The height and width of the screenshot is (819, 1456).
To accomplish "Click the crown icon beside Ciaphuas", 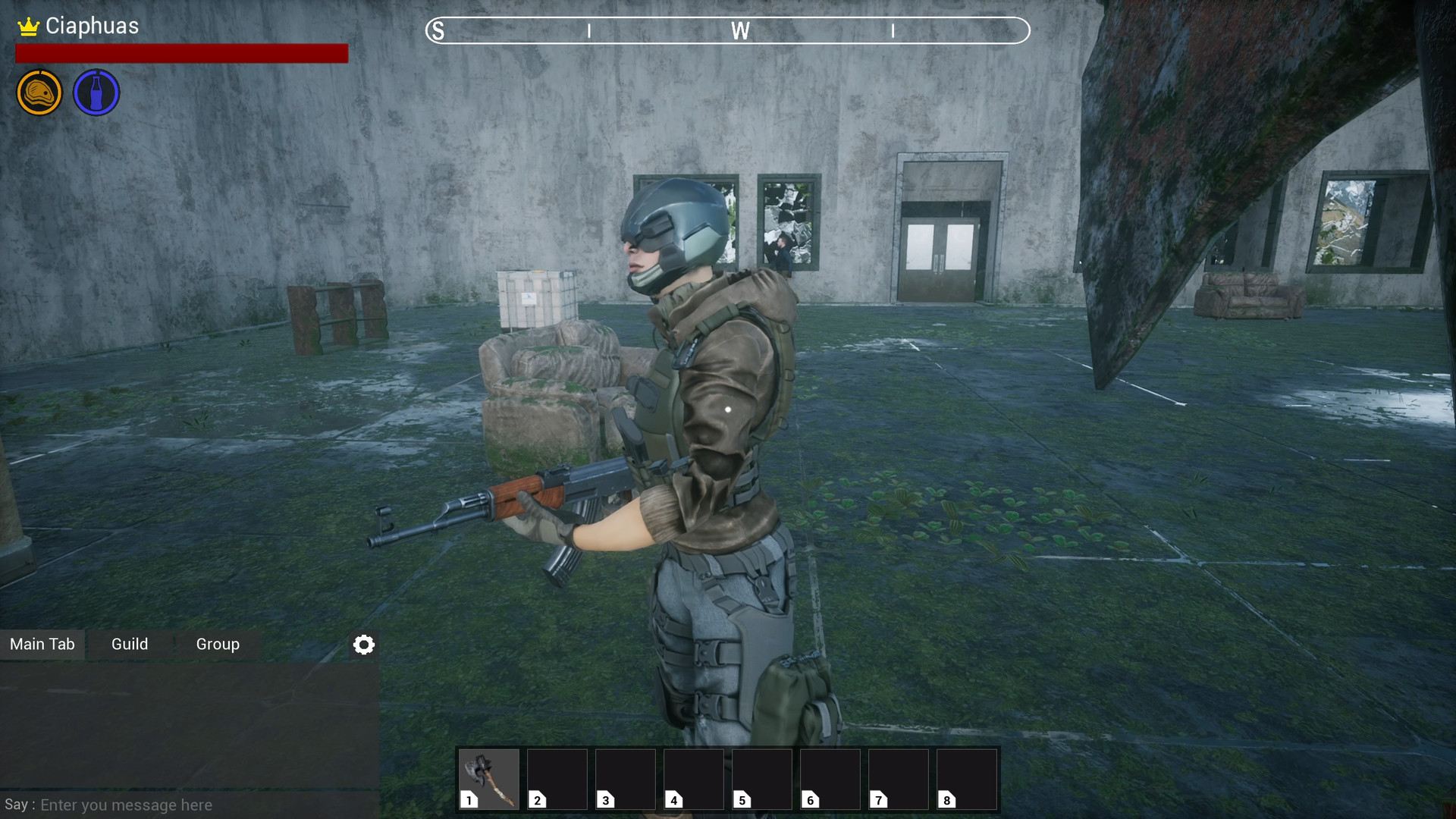I will click(27, 25).
